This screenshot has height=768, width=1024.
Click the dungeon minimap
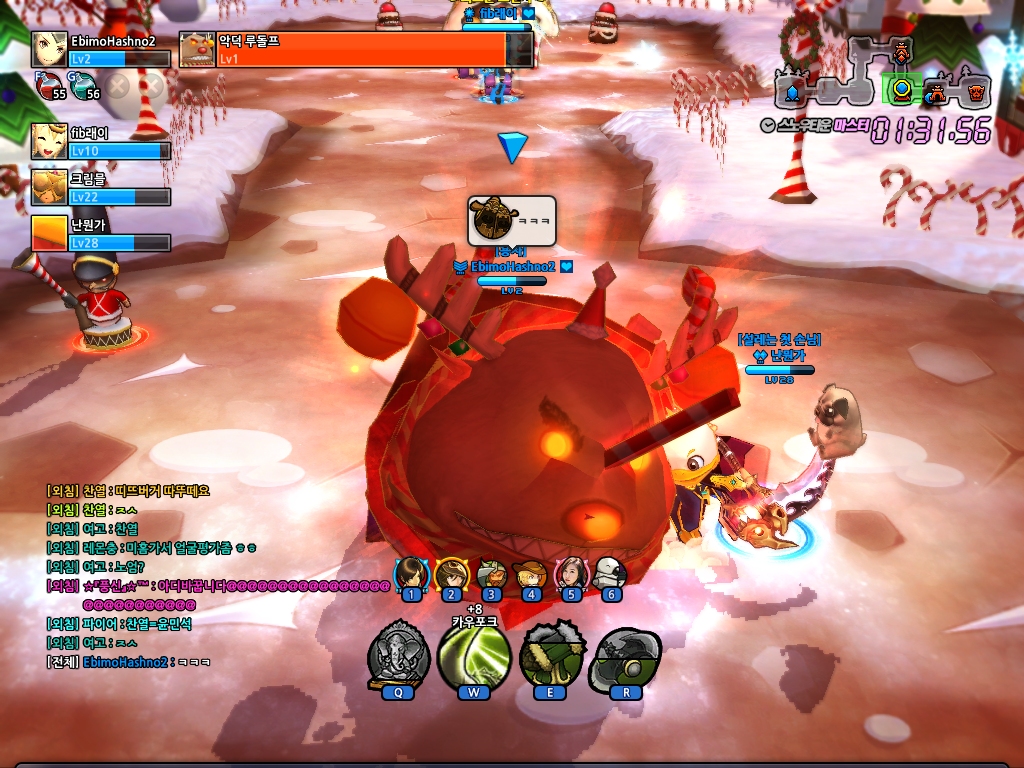click(x=882, y=74)
